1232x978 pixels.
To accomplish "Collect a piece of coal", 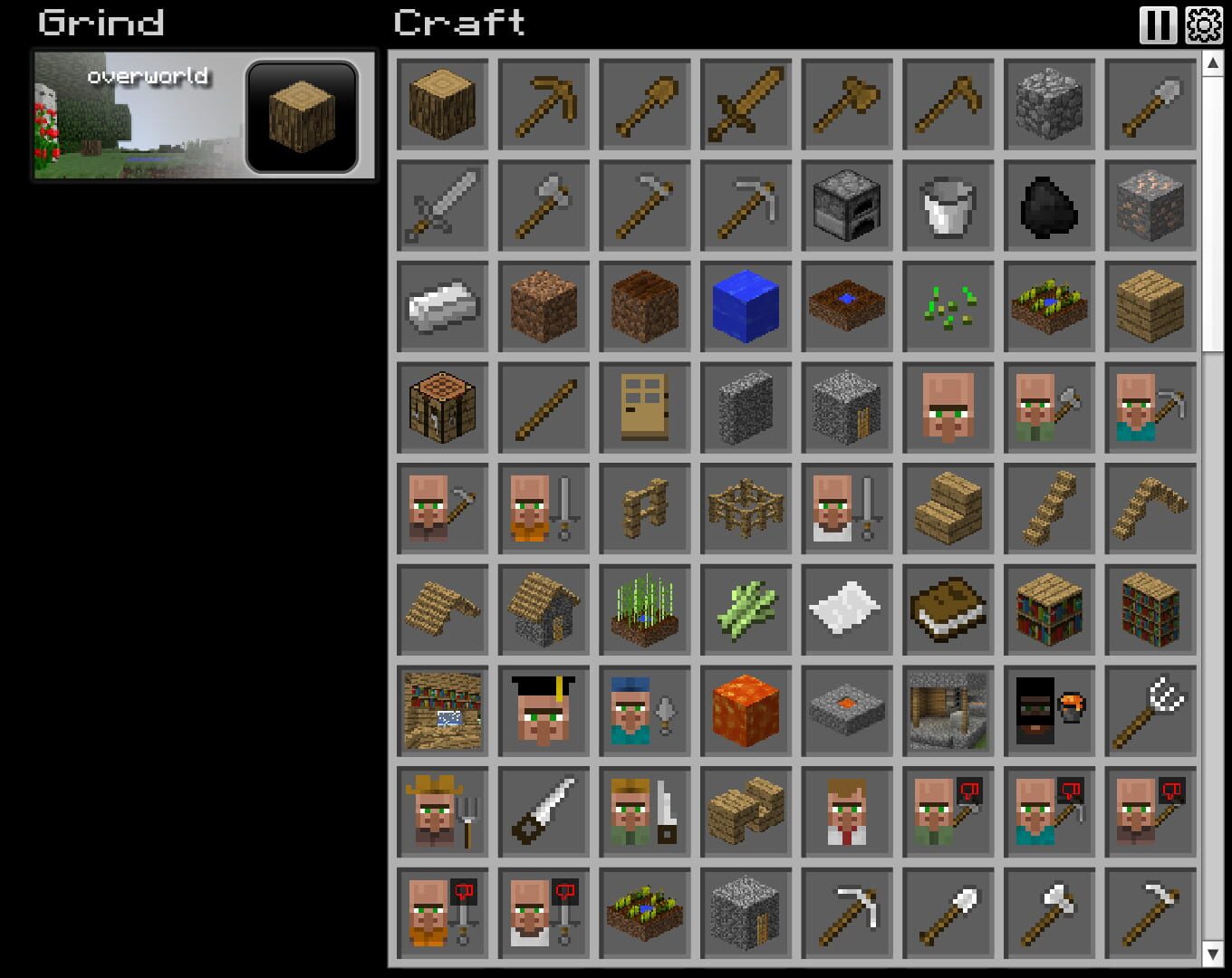I will [x=1049, y=206].
